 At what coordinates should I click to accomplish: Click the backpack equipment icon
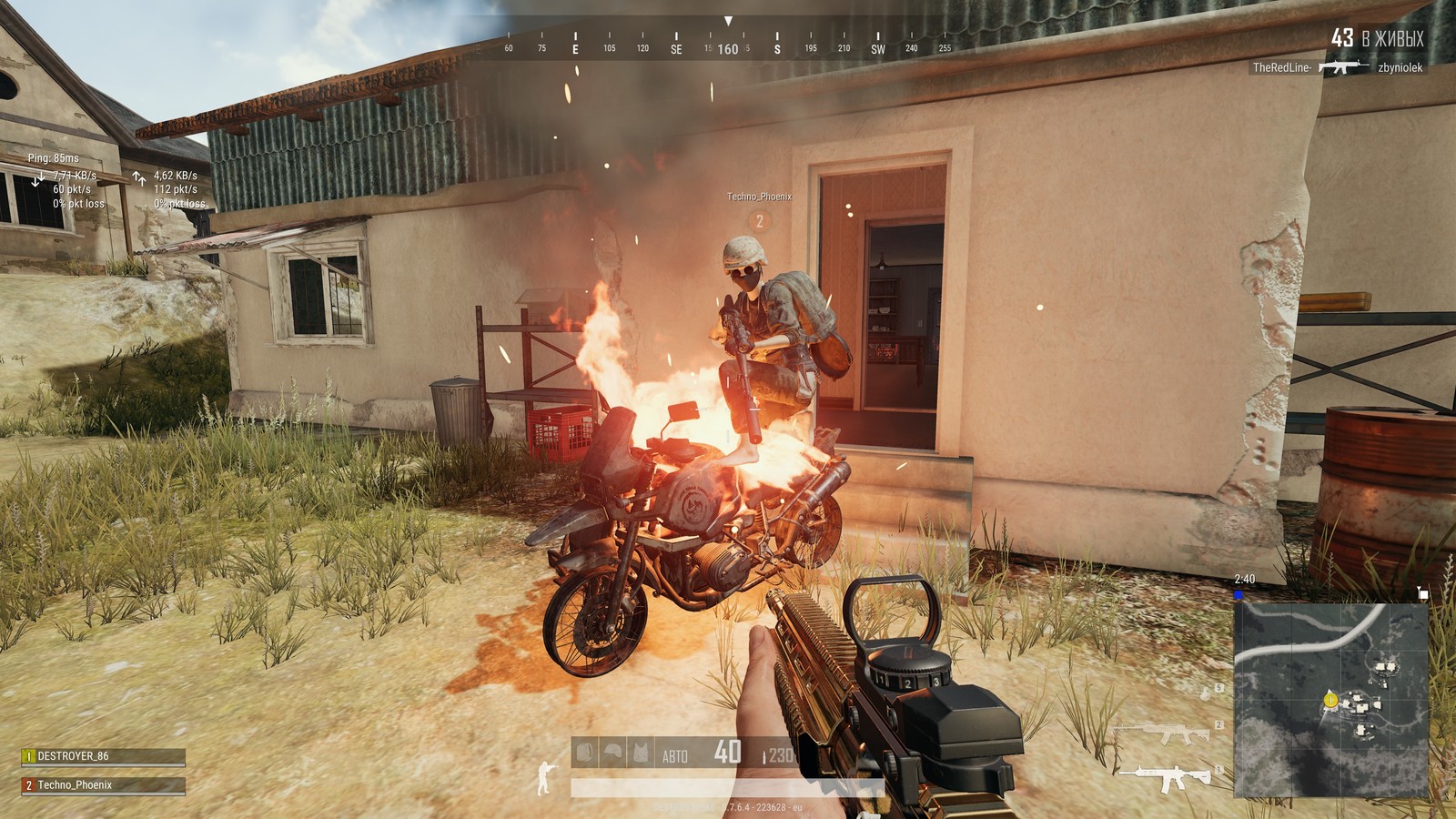tap(587, 753)
